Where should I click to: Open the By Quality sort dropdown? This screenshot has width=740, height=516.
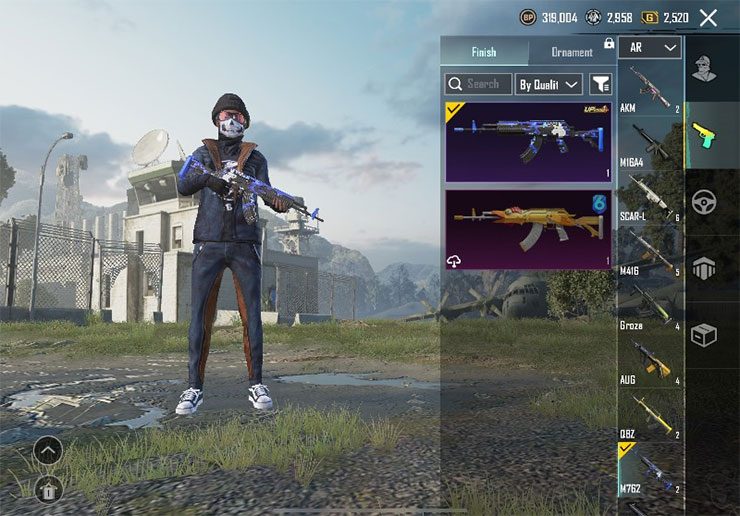549,84
